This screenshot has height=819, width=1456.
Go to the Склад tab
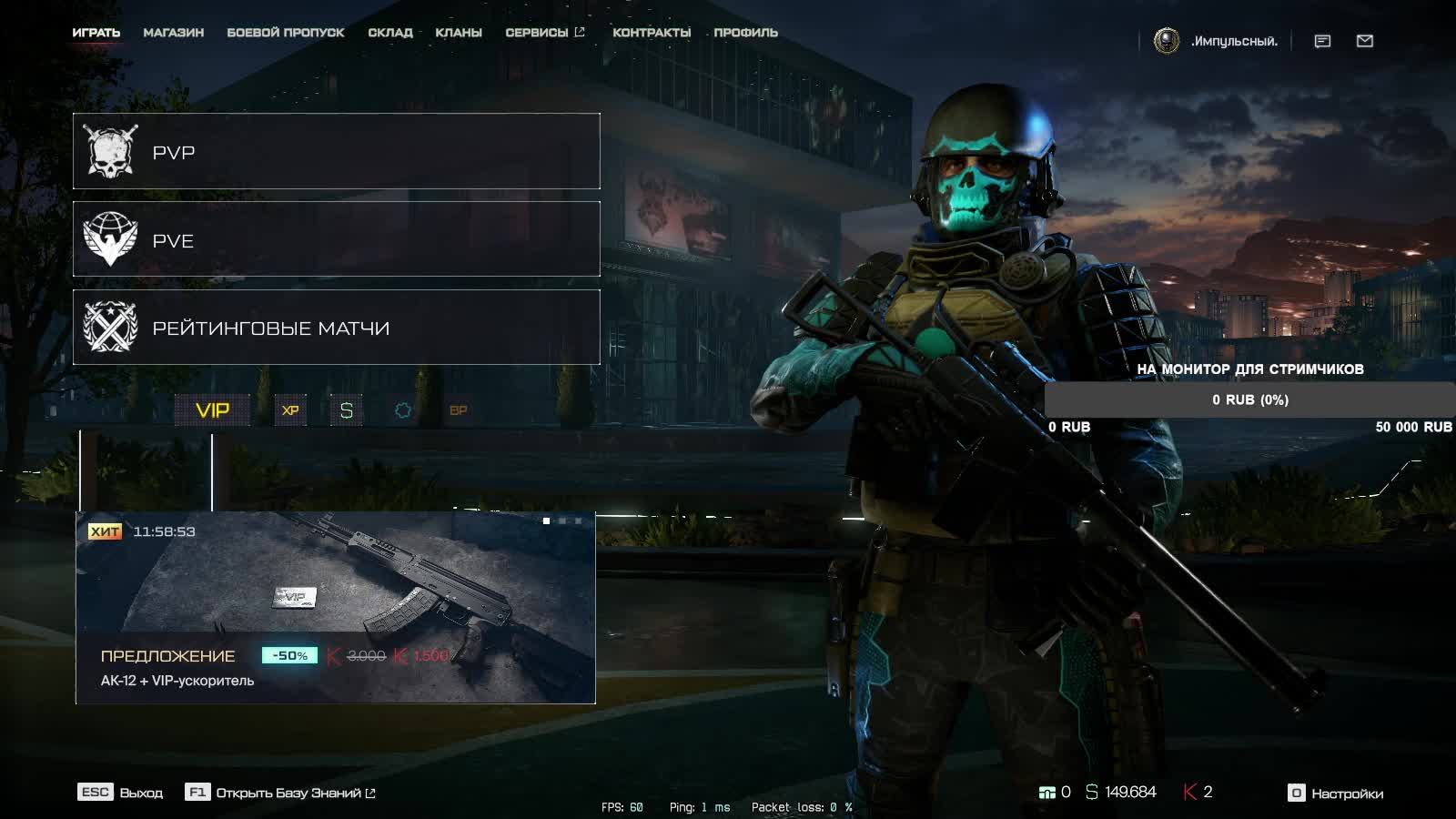coord(390,33)
